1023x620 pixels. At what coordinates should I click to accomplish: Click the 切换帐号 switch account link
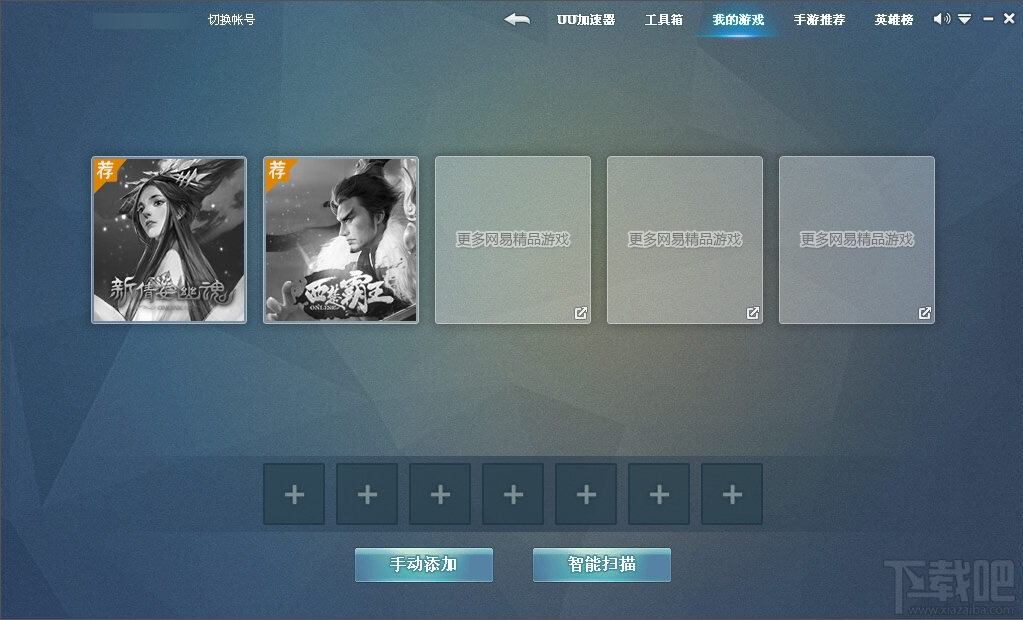[231, 19]
